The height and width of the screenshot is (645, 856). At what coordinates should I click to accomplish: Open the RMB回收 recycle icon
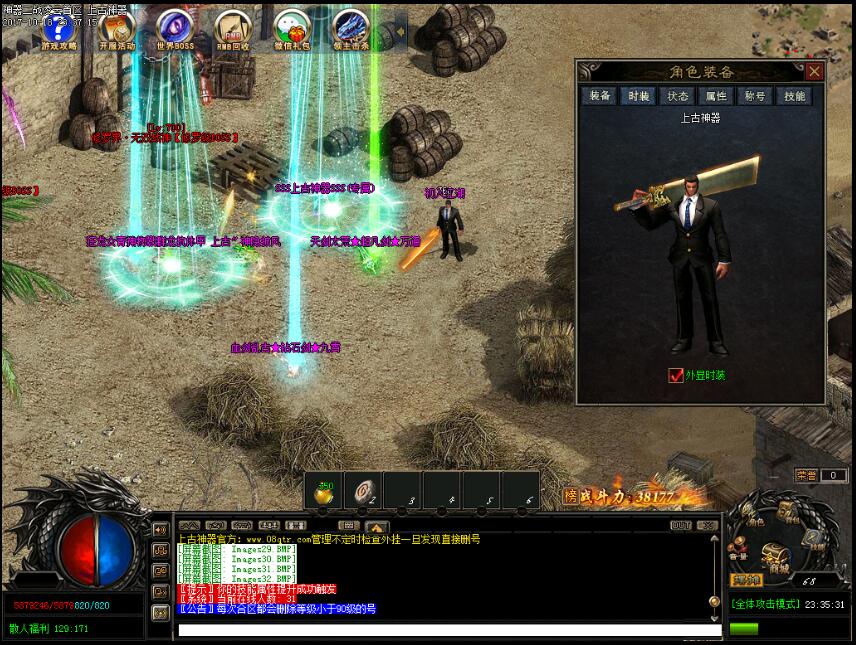coord(233,29)
